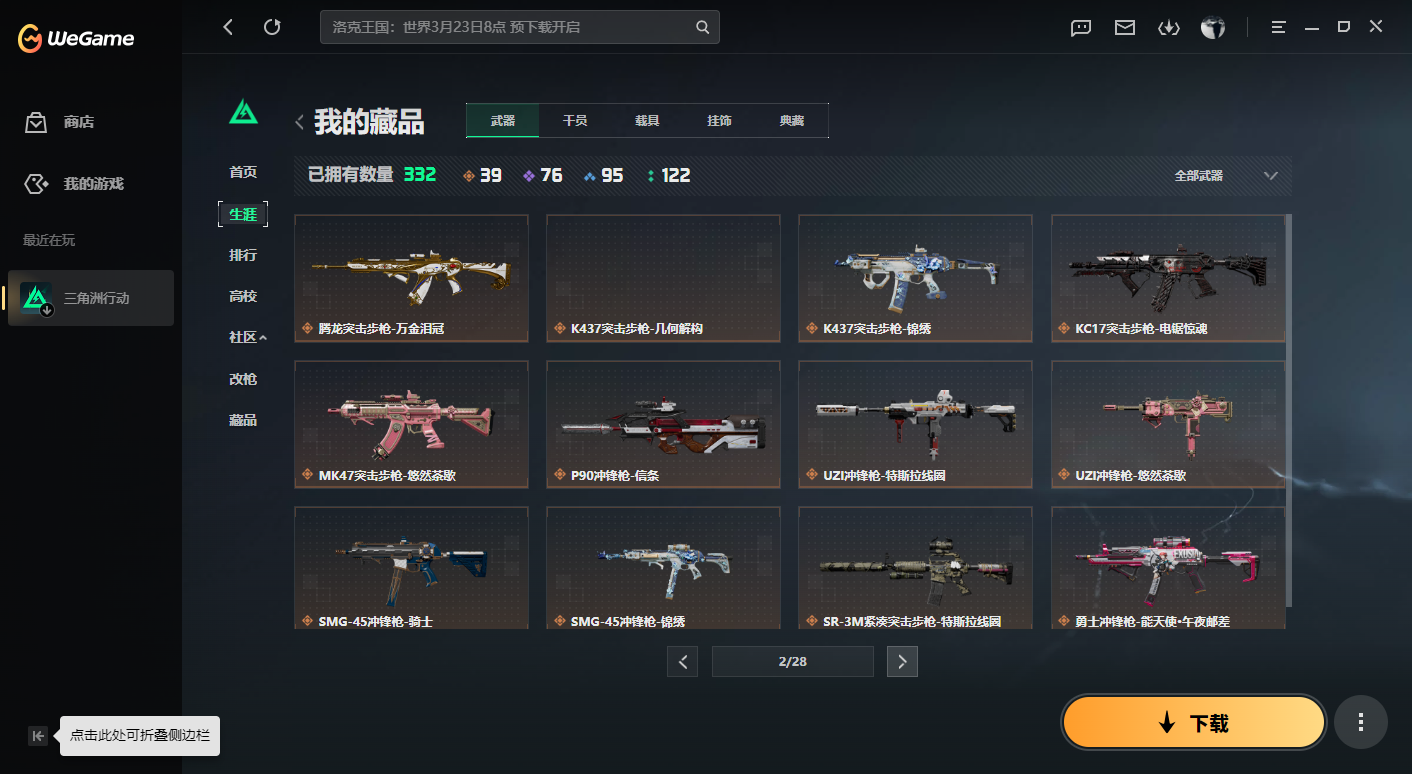Click the 下载 download button

point(1193,722)
